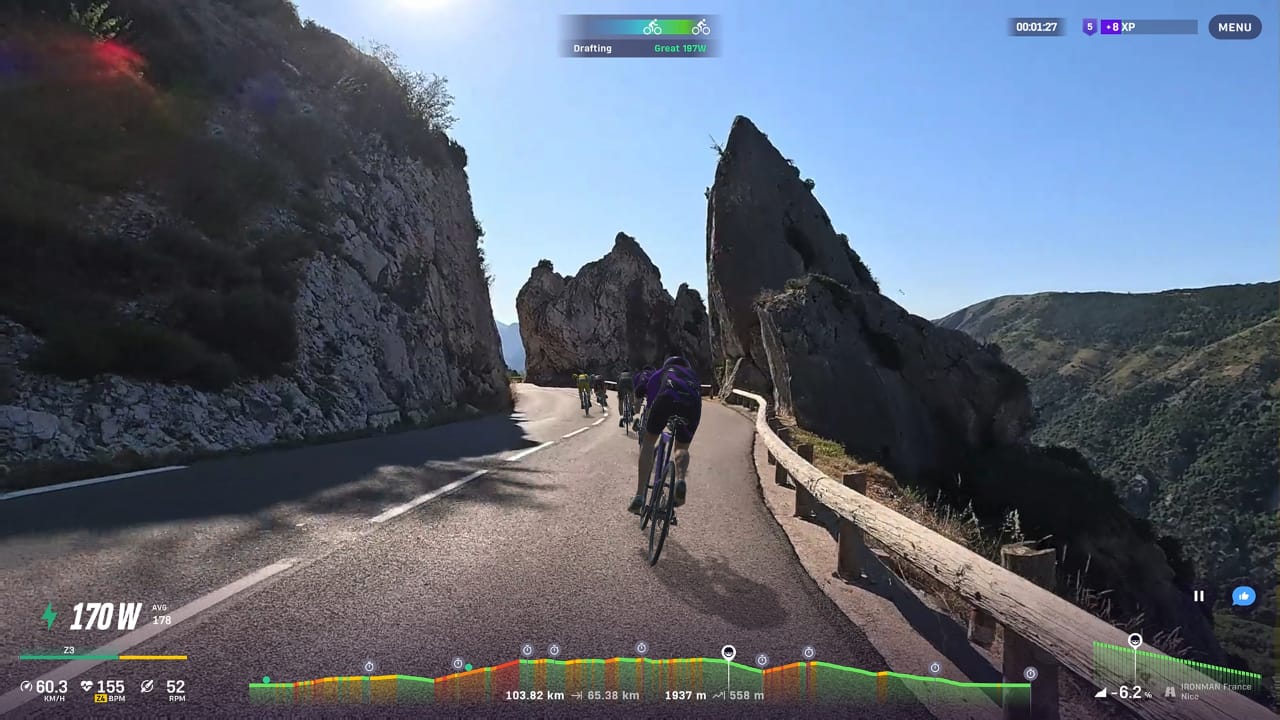Select the heart rate icon beside 155 BPM

click(x=88, y=686)
